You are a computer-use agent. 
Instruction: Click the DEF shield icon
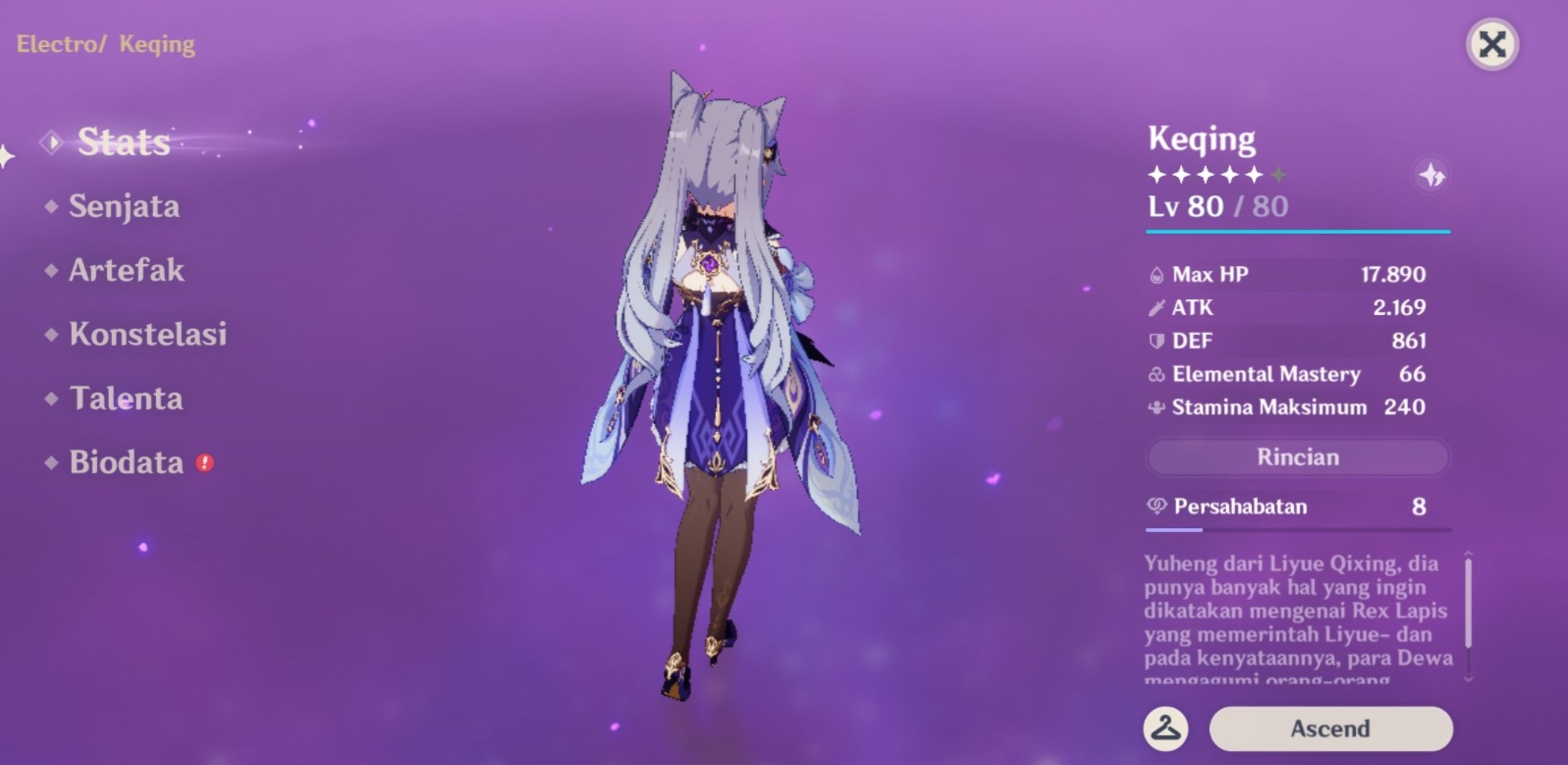click(1159, 340)
